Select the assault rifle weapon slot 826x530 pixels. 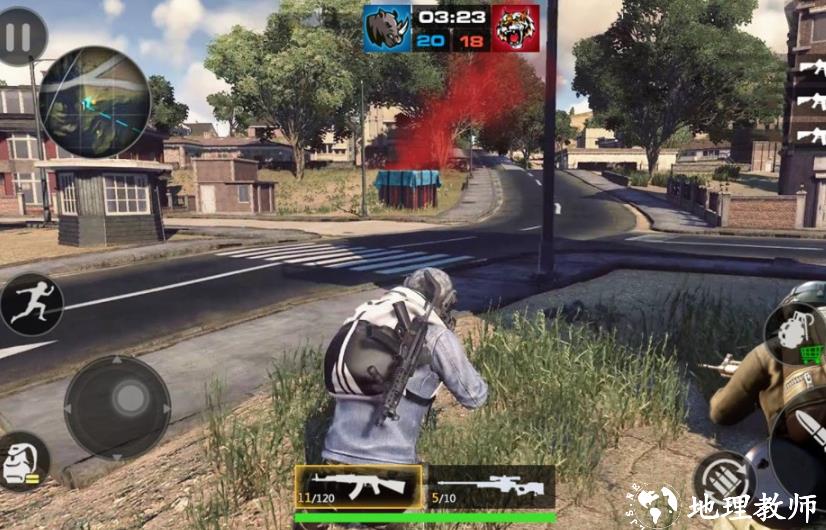click(358, 487)
